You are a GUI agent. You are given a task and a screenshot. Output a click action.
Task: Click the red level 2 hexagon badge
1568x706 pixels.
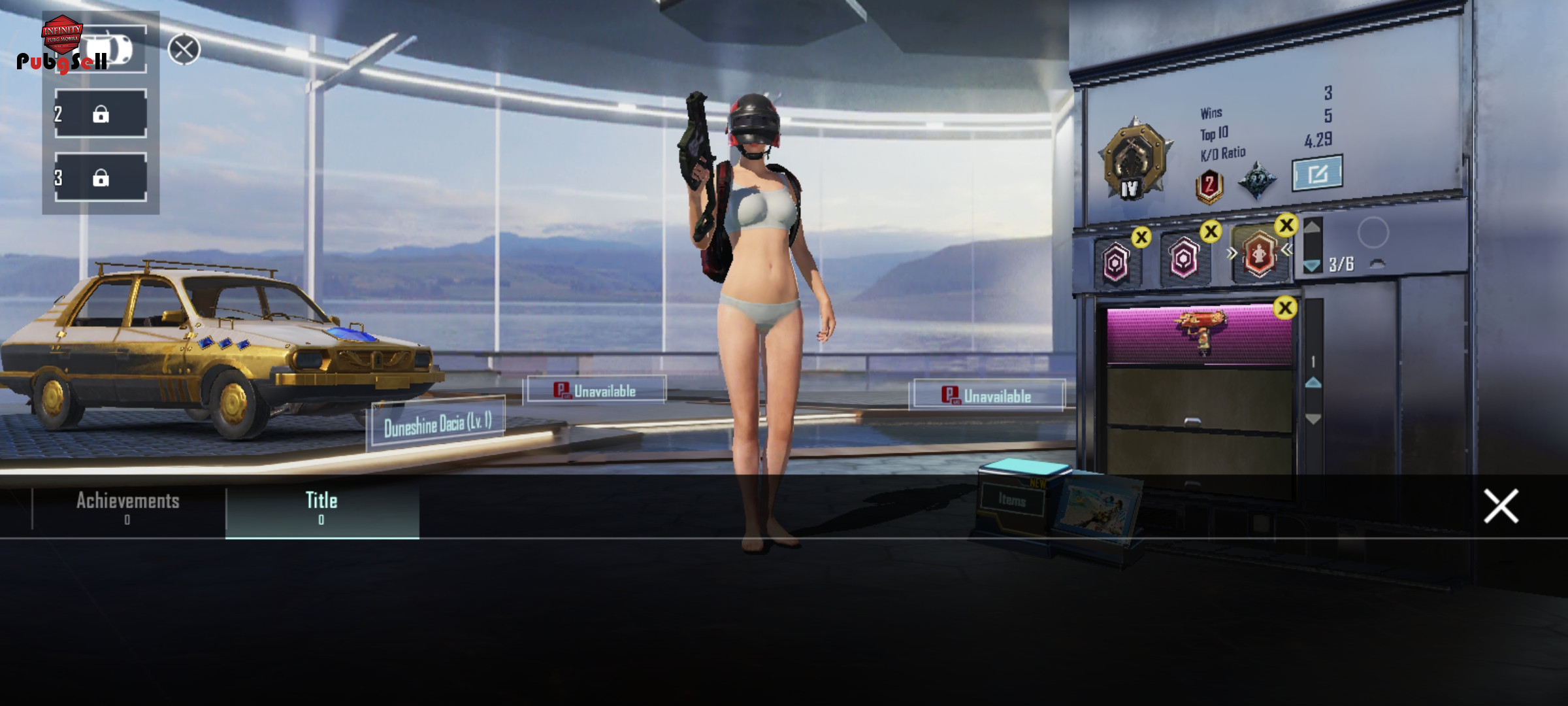(x=1209, y=186)
